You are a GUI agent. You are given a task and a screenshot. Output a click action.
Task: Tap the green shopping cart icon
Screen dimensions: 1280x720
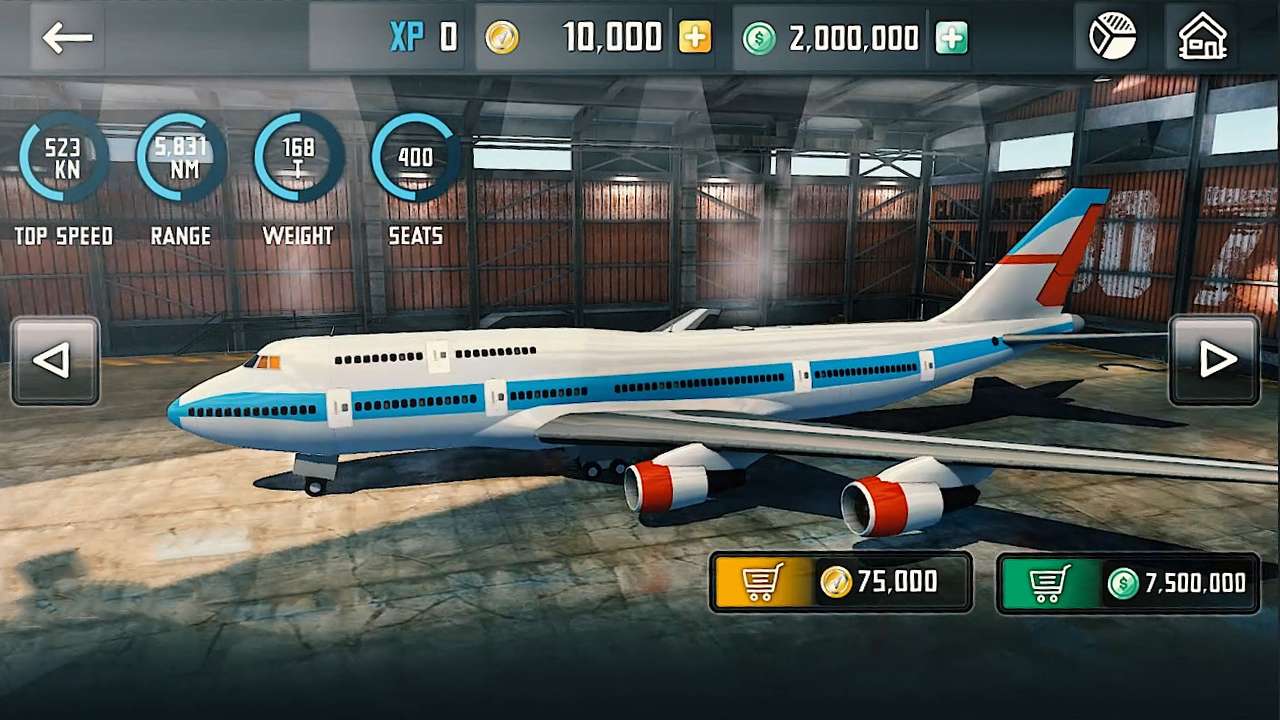[1046, 583]
